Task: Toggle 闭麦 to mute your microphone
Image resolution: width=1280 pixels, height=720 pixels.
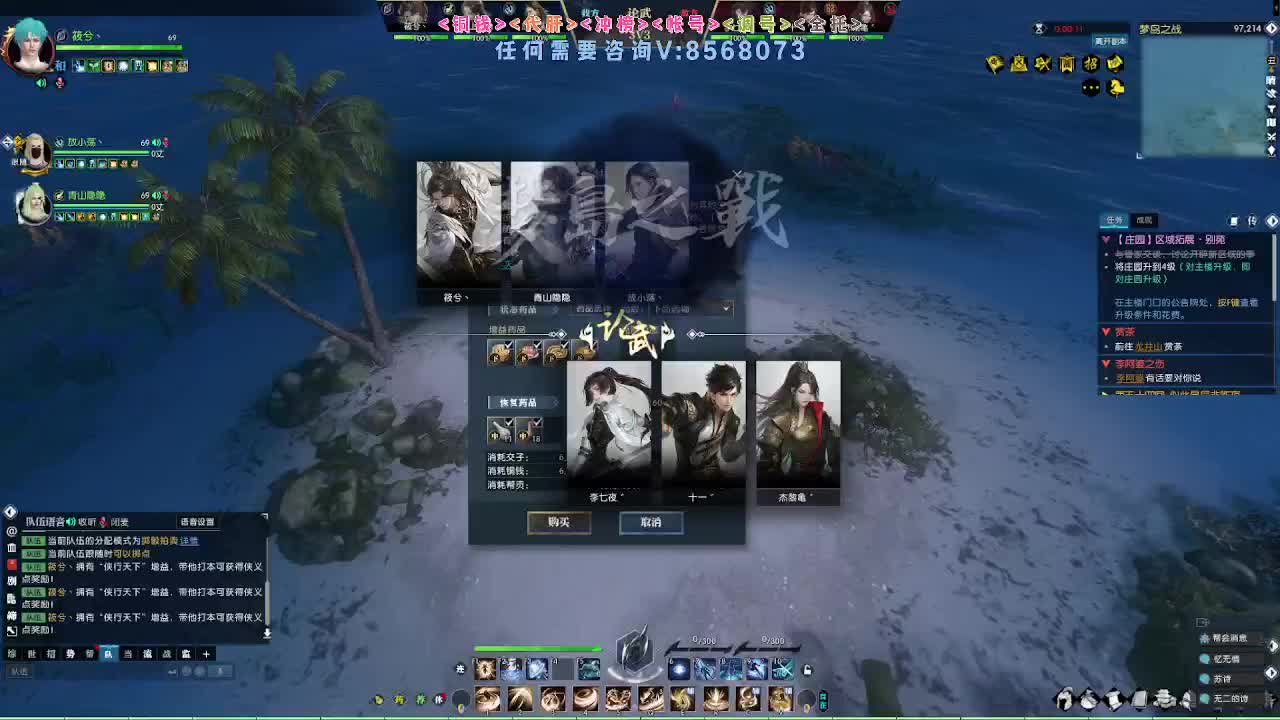Action: (117, 522)
